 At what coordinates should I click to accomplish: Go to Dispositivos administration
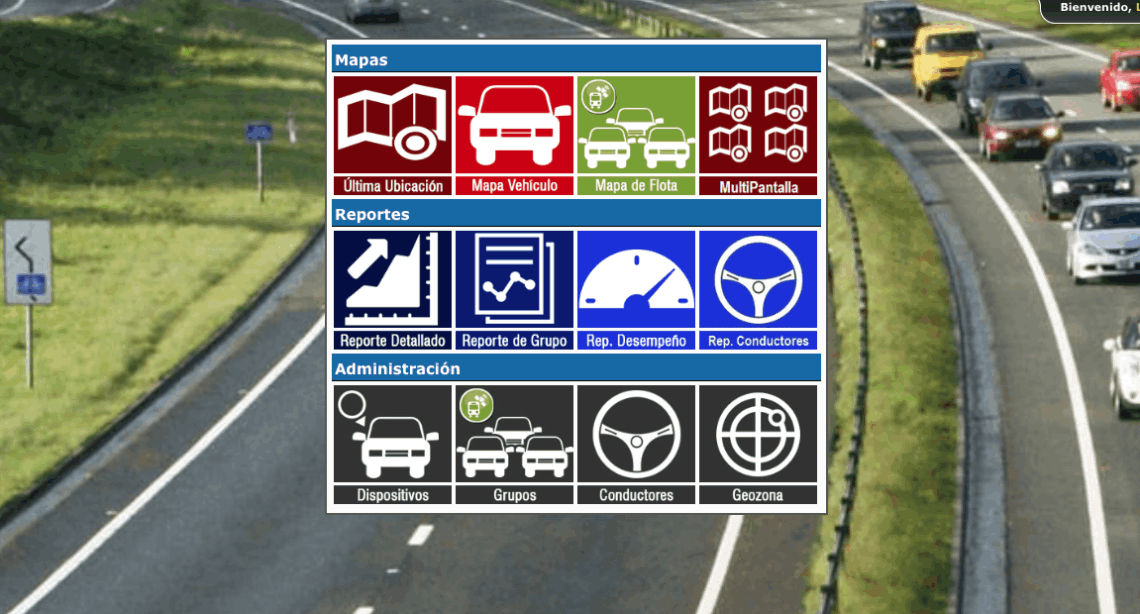(392, 444)
